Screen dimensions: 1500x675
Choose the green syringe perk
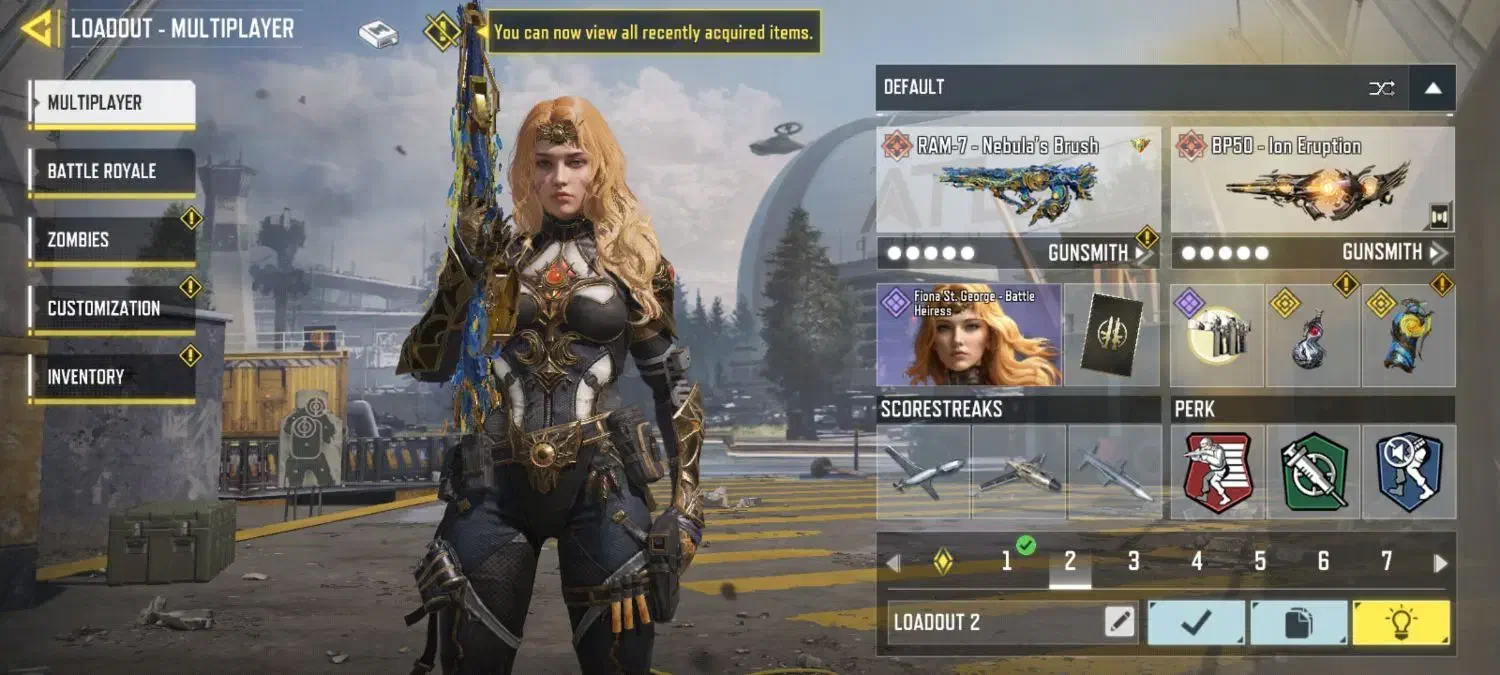1313,472
